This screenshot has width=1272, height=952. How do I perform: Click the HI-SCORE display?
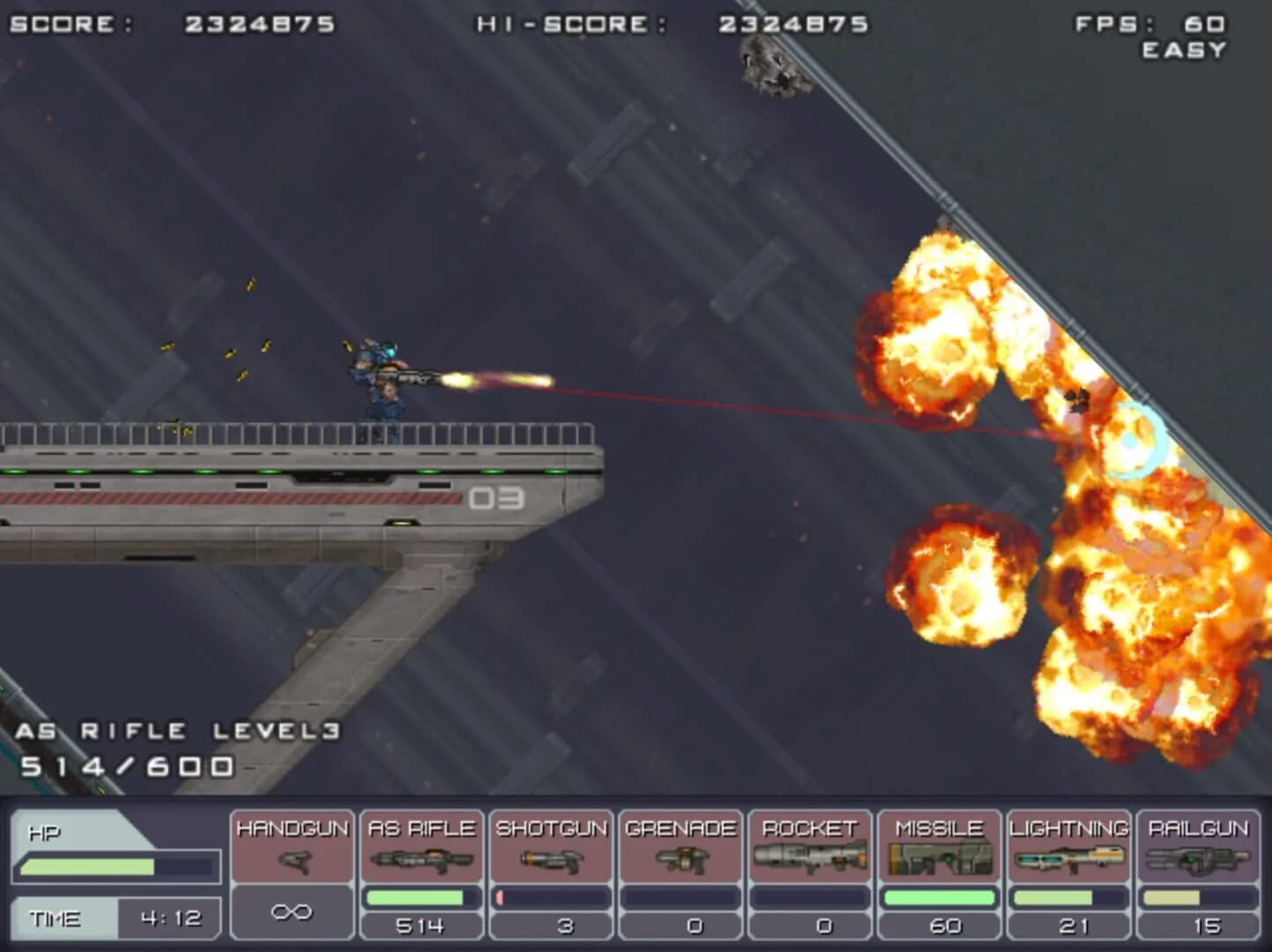(x=670, y=23)
